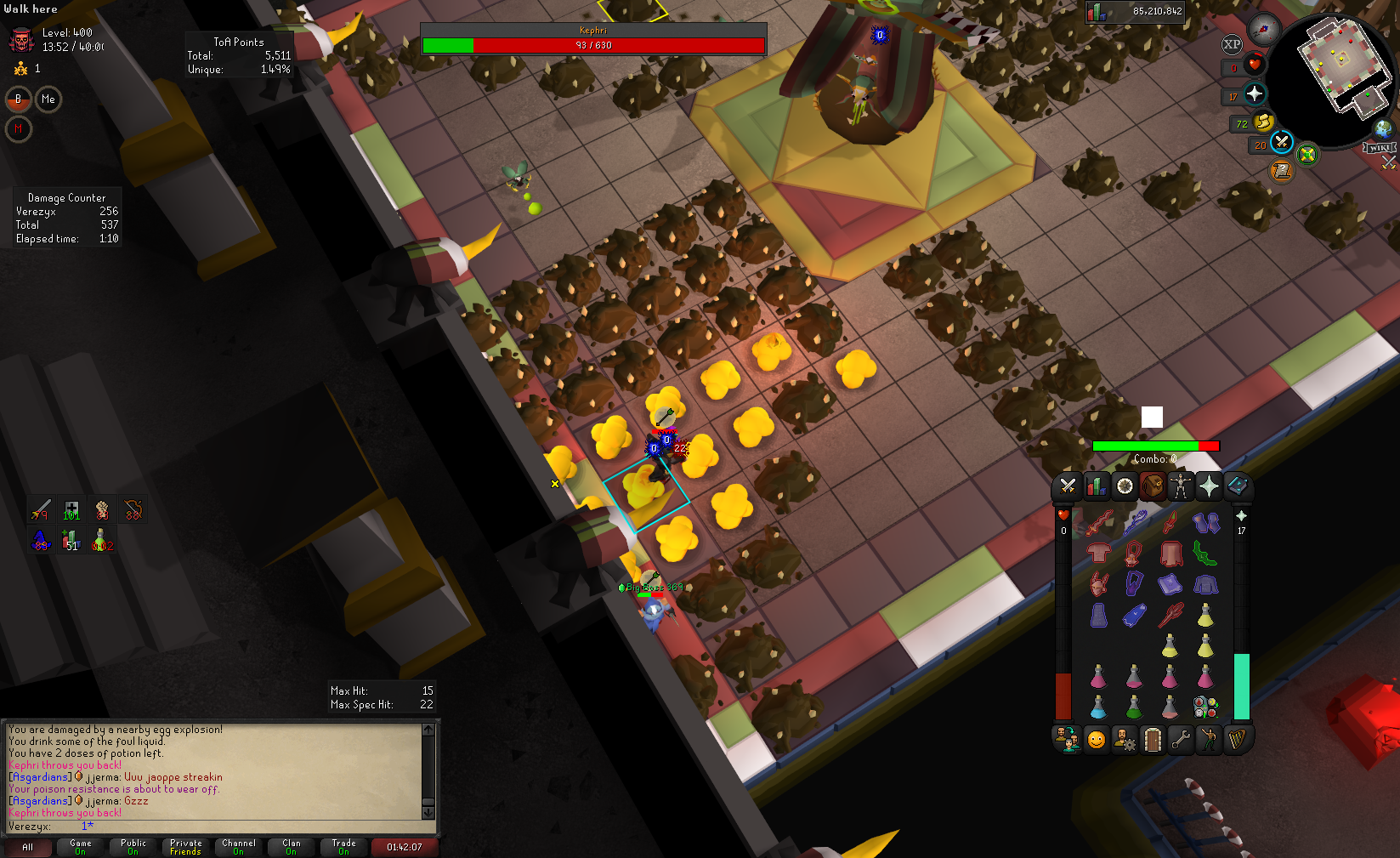Drink the blue potion in inventory
This screenshot has width=1400, height=858.
pyautogui.click(x=1098, y=707)
